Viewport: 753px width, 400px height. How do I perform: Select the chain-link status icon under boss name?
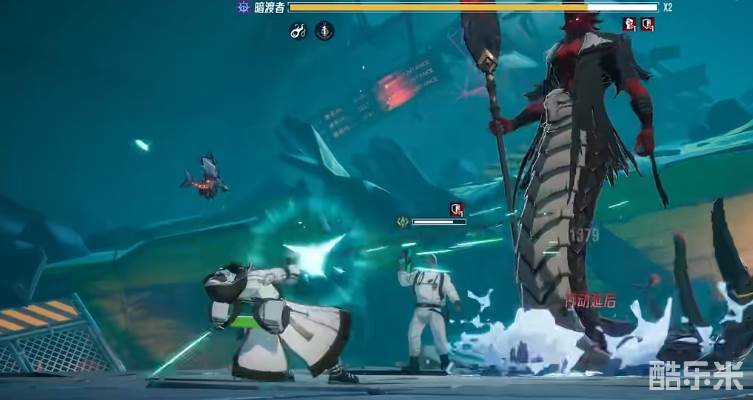pos(298,32)
